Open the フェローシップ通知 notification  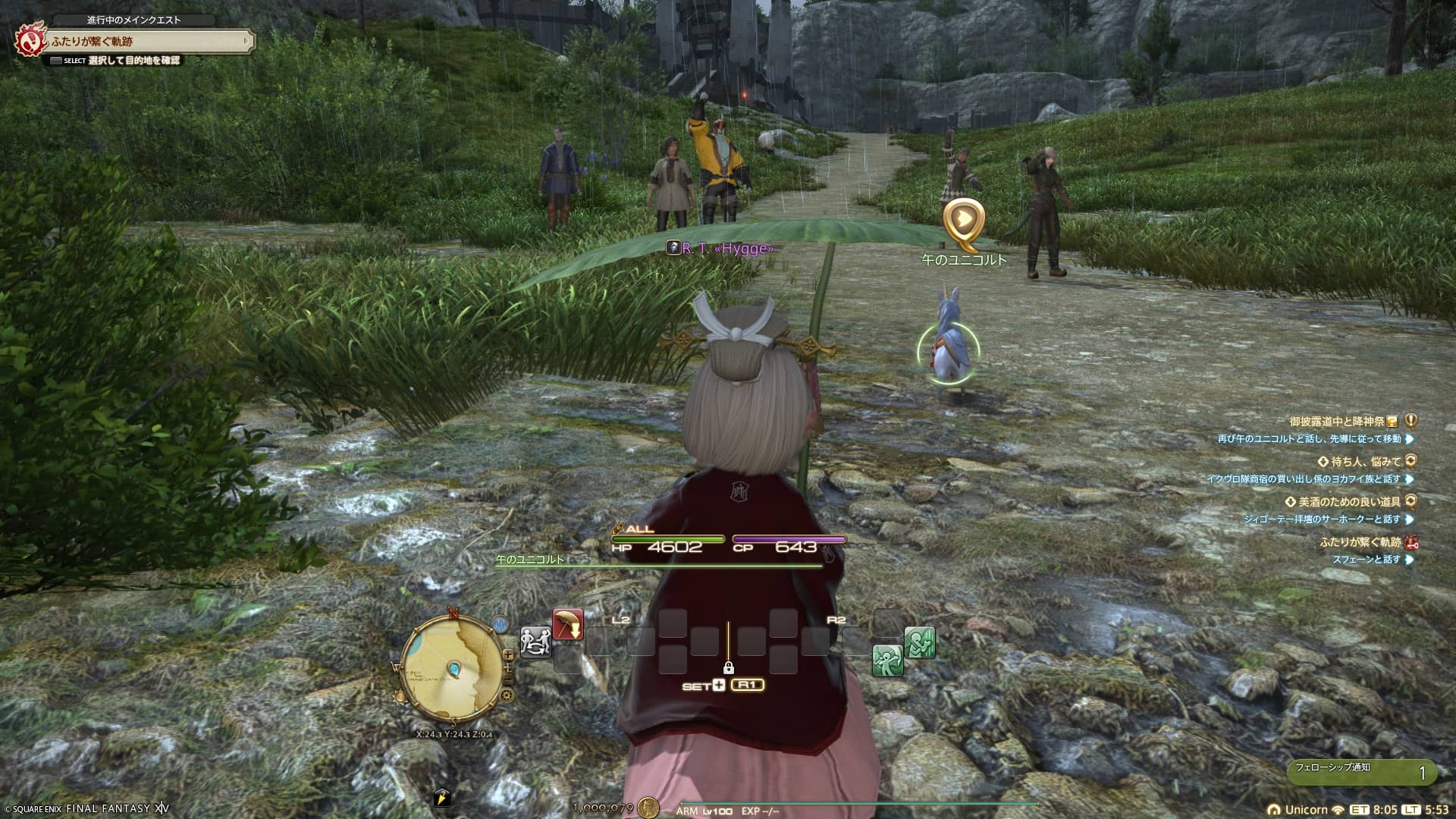pos(1361,772)
